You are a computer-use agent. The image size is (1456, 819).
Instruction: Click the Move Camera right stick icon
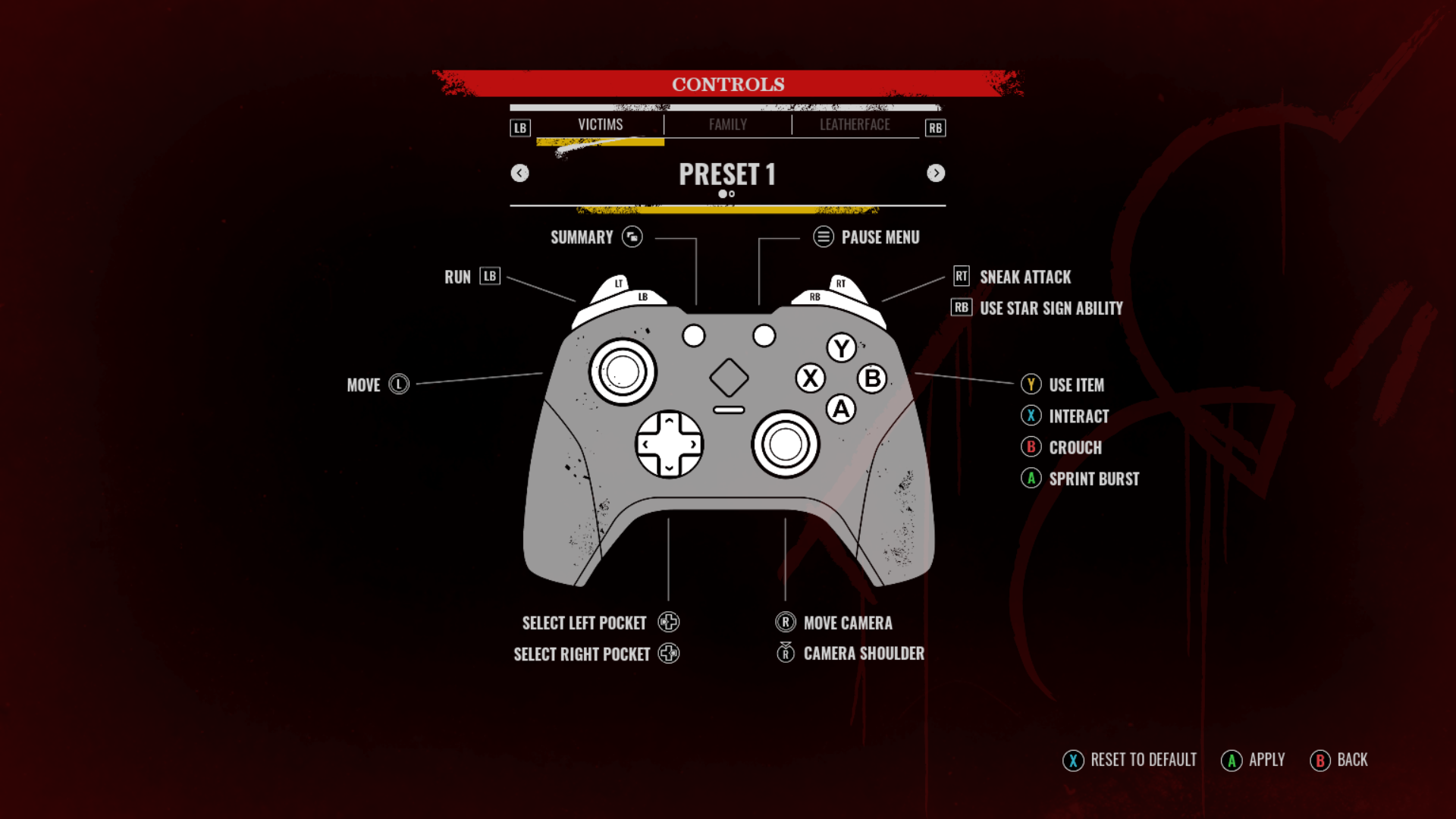[x=786, y=622]
